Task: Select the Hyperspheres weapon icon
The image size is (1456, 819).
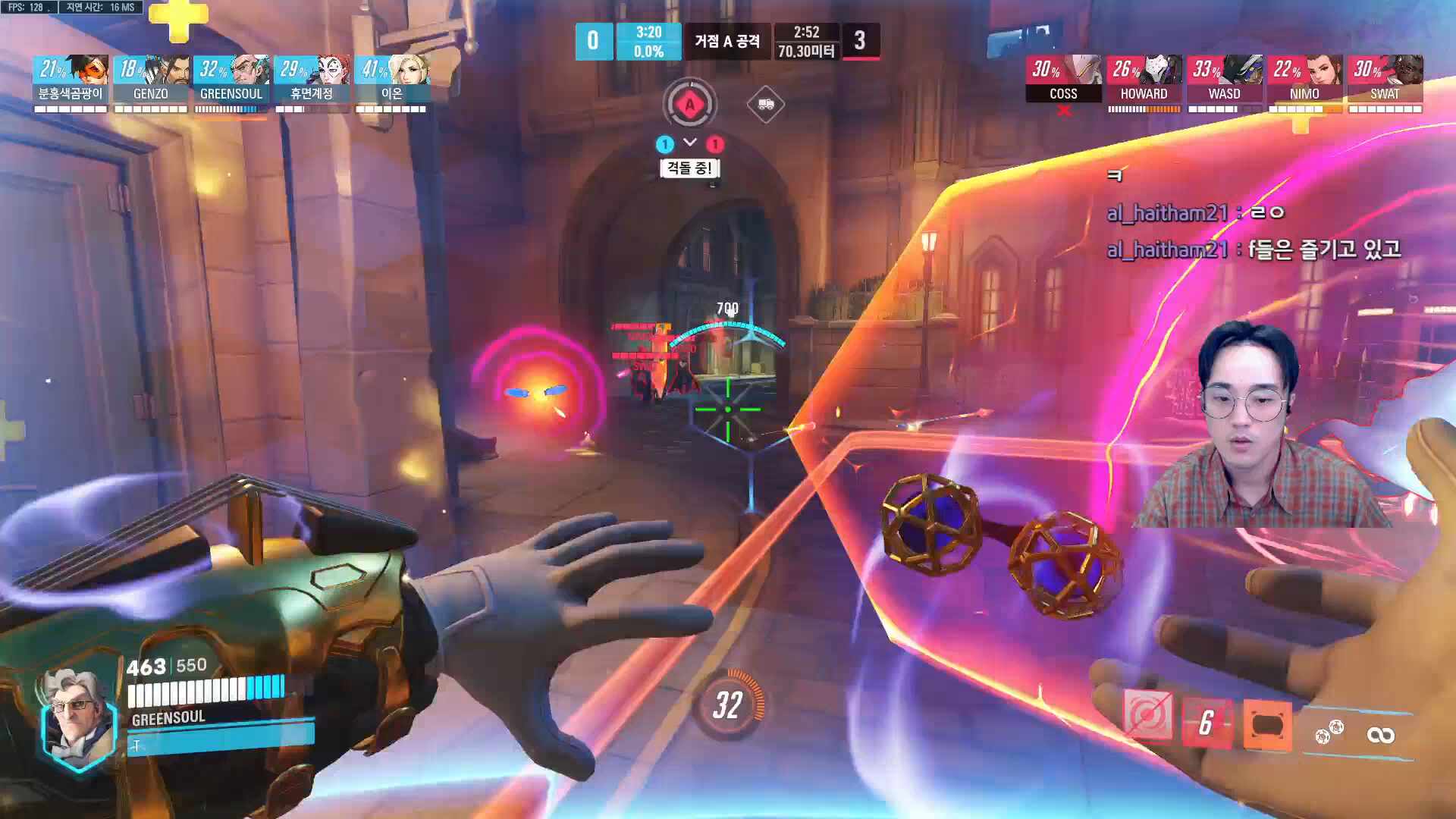Action: point(1329,732)
